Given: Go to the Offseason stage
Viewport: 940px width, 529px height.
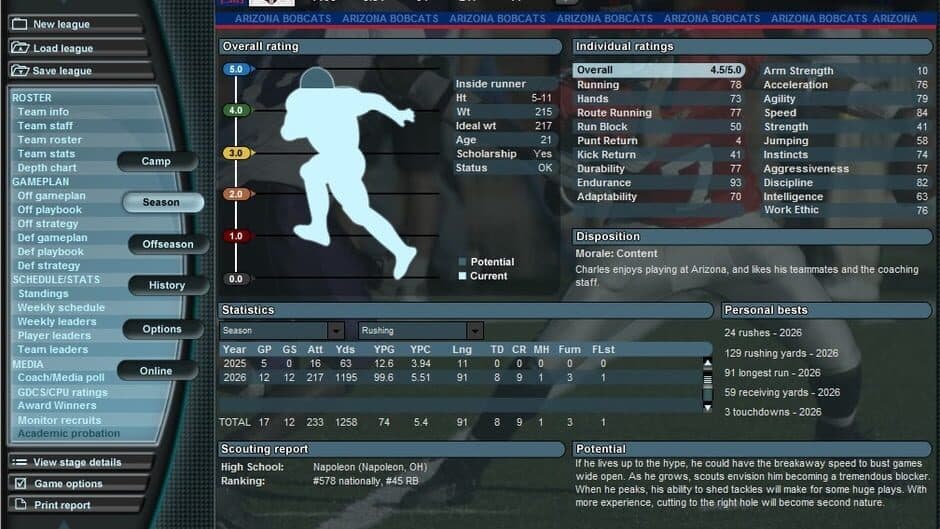Looking at the screenshot, I should pyautogui.click(x=168, y=244).
